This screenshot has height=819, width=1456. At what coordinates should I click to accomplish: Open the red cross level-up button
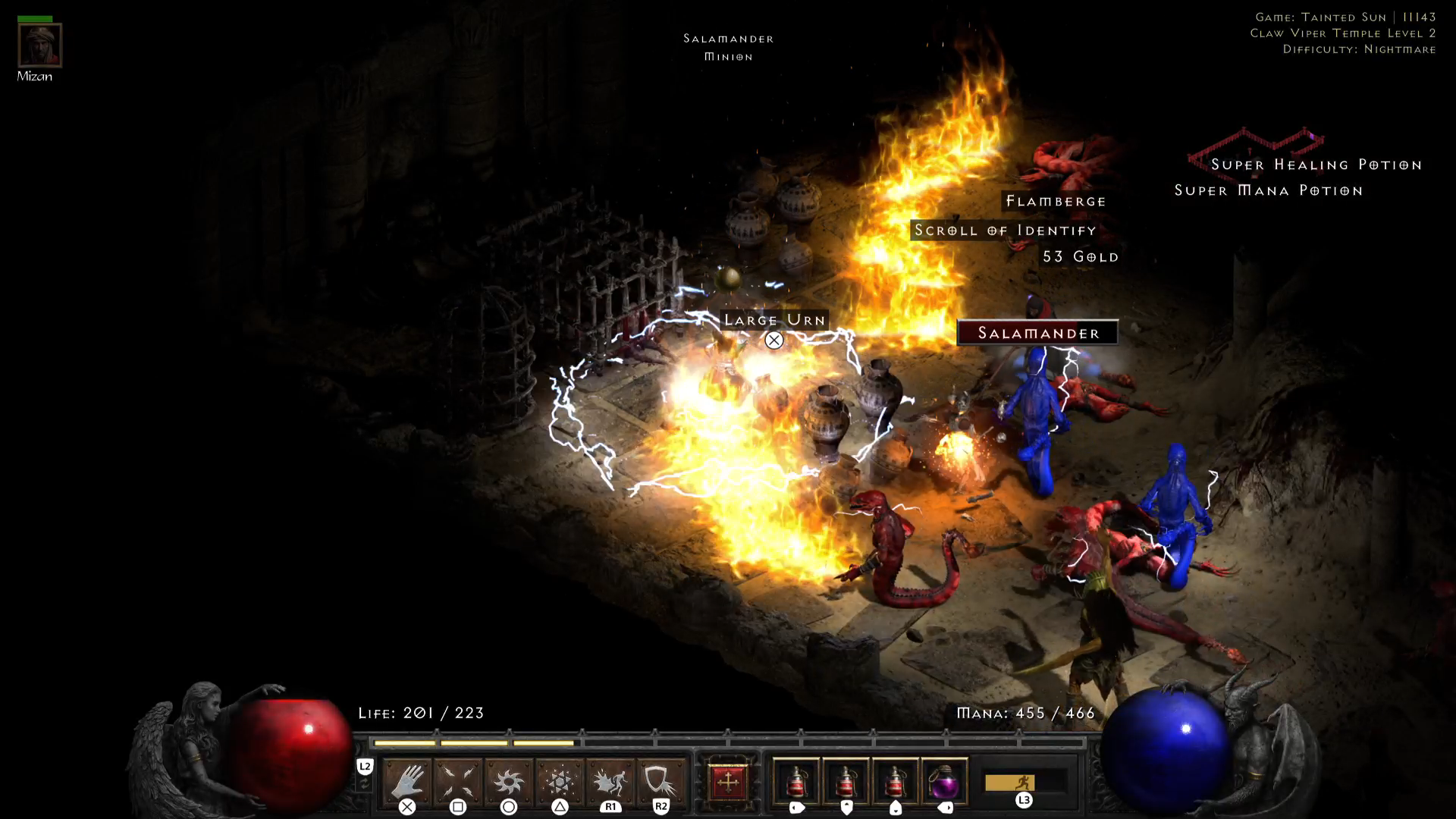[727, 782]
